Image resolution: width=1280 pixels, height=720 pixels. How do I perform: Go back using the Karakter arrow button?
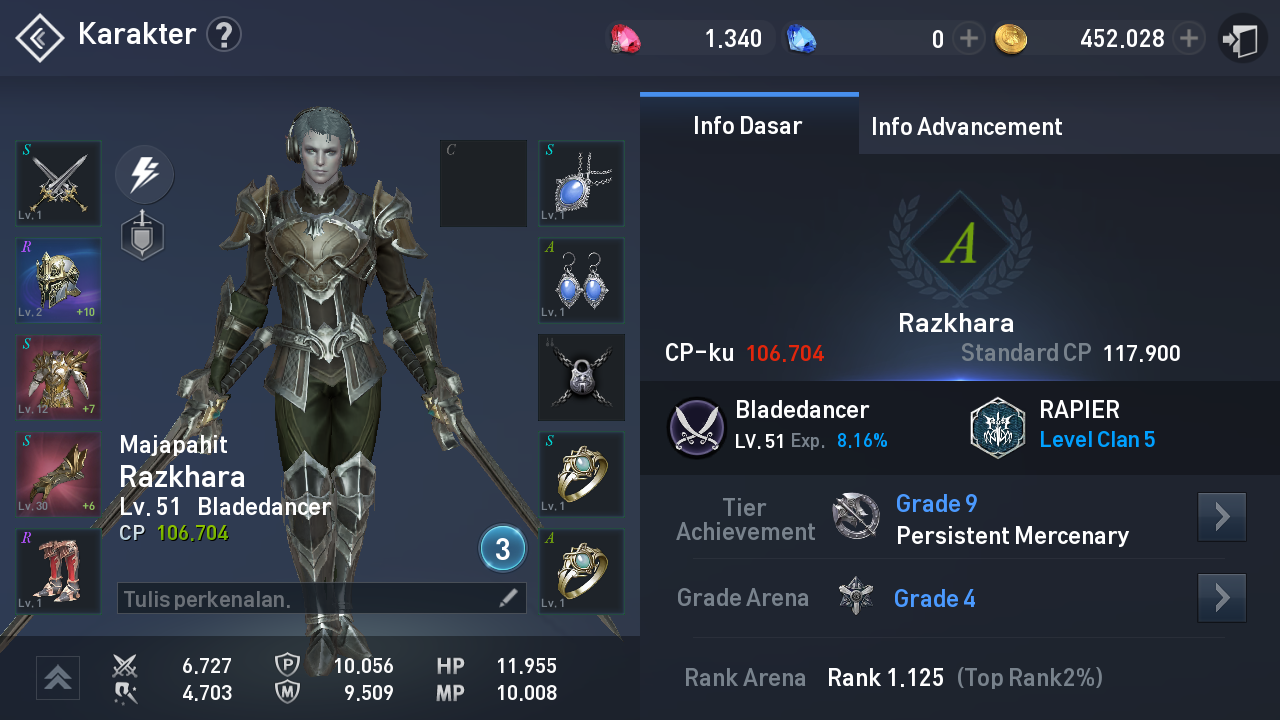pyautogui.click(x=39, y=38)
